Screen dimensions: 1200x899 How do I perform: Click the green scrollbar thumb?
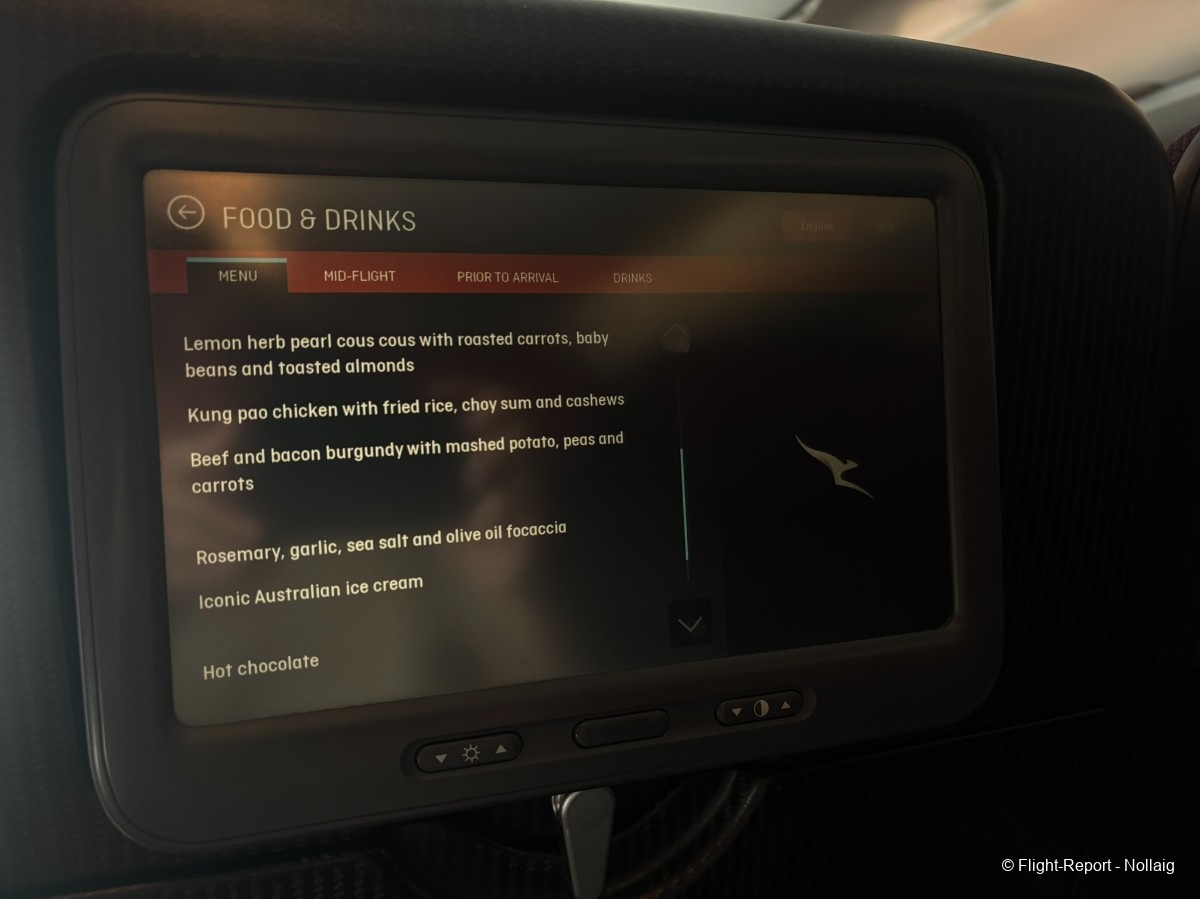point(685,505)
